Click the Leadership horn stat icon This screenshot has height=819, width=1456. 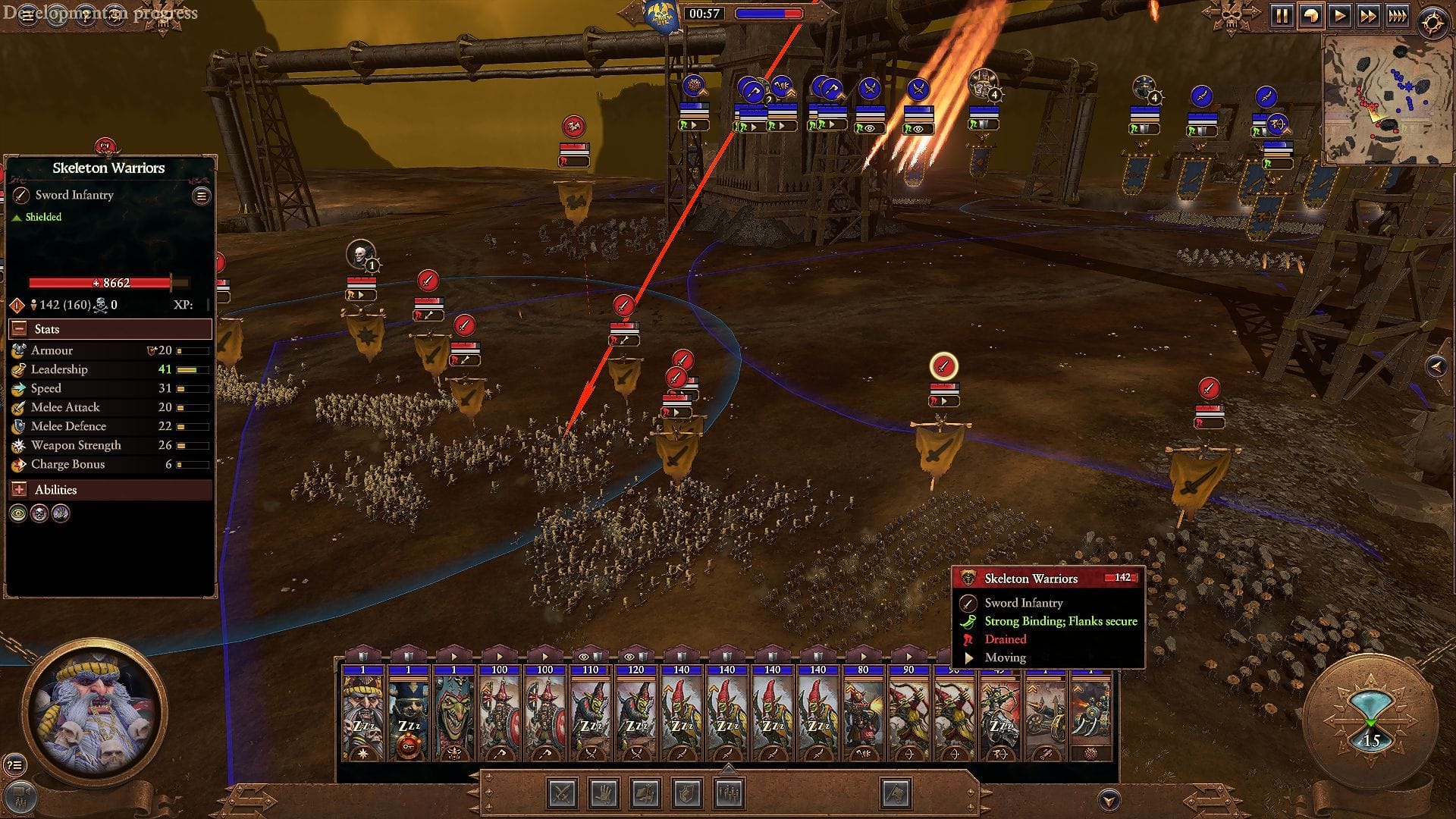[17, 369]
